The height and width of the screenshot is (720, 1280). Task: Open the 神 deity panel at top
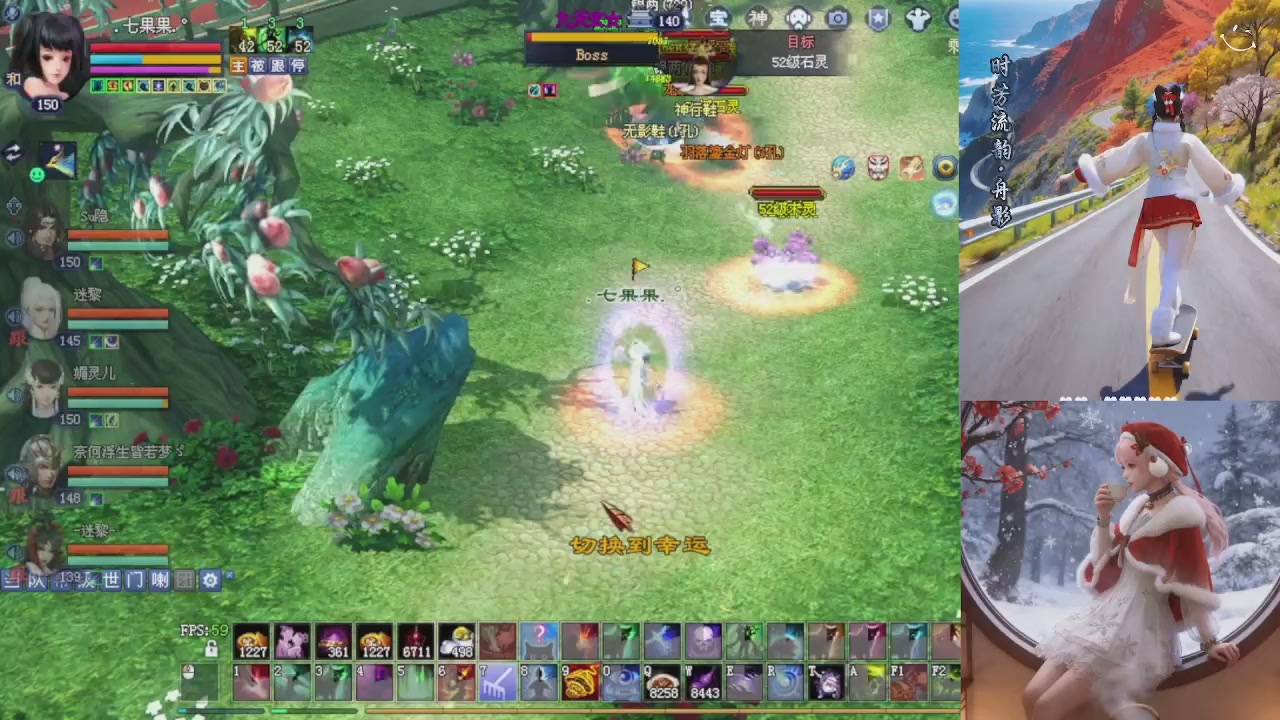tap(758, 18)
